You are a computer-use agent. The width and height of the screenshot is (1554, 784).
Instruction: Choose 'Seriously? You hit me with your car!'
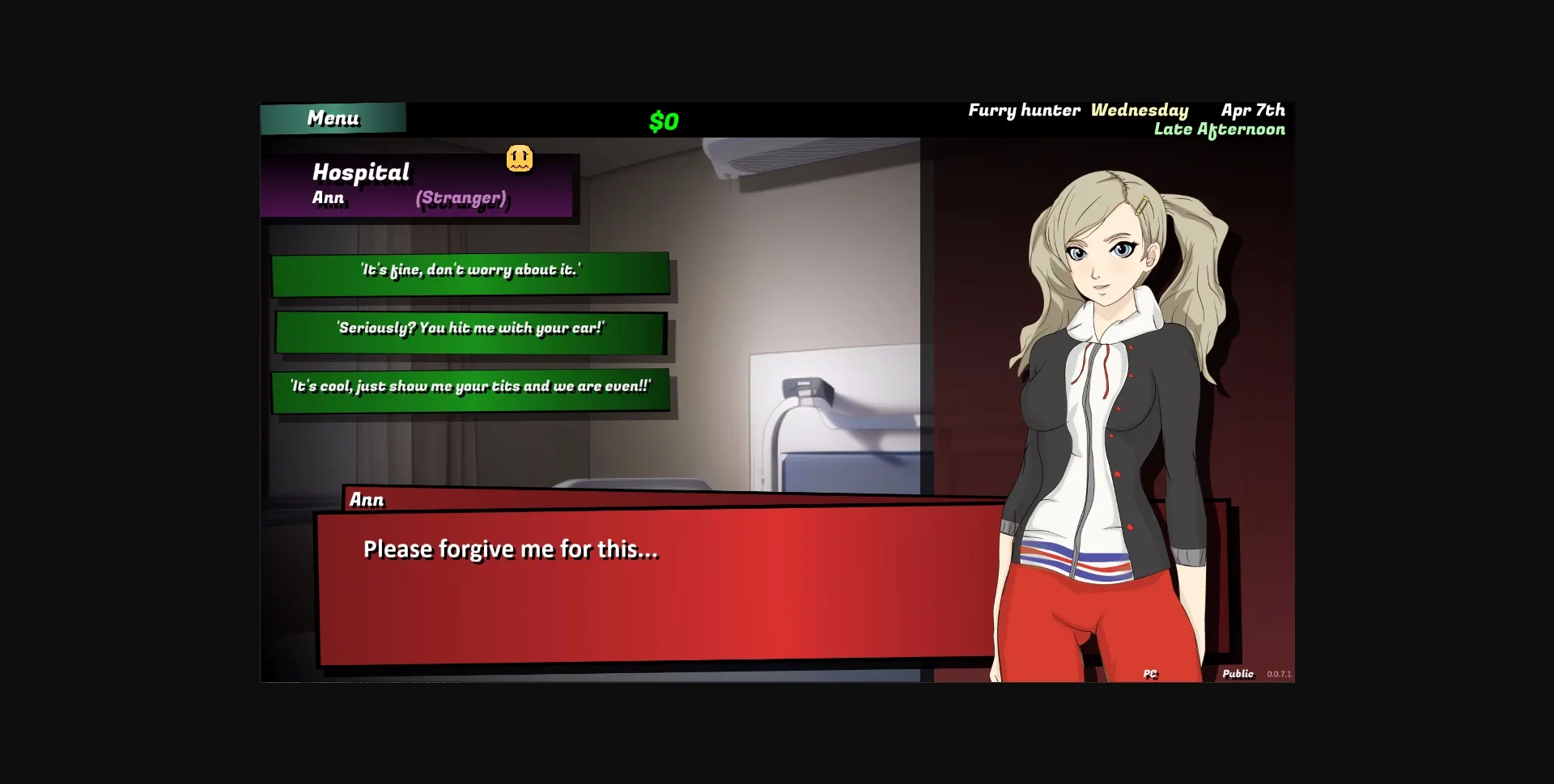(x=470, y=328)
